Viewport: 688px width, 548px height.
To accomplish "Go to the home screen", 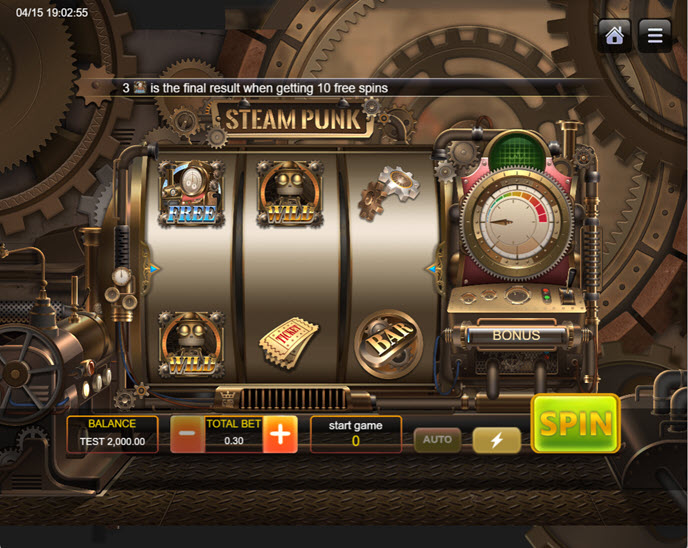I will tap(615, 36).
